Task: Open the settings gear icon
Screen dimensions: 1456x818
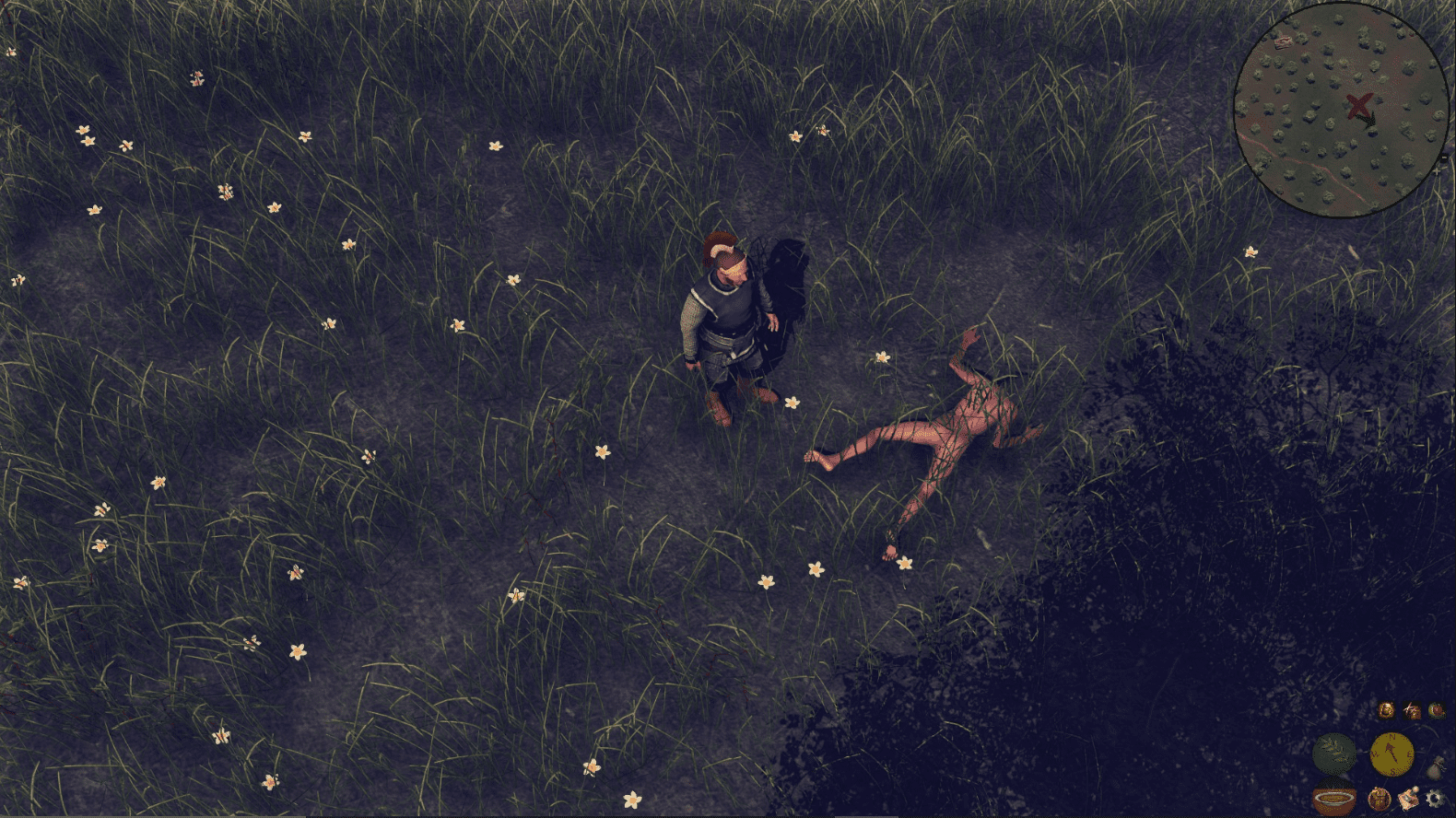Action: point(1433,799)
